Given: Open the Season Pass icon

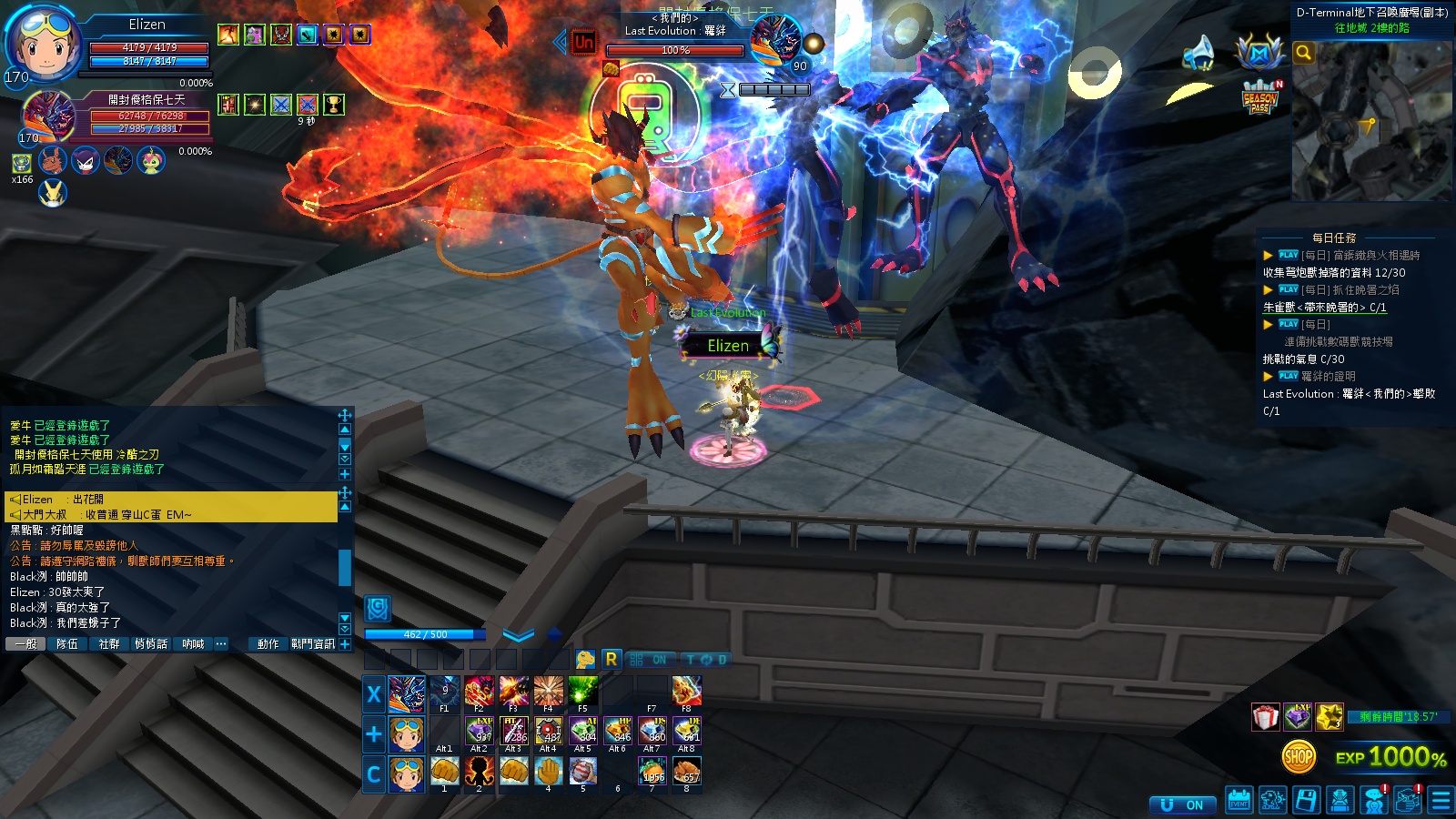Looking at the screenshot, I should 1259,97.
